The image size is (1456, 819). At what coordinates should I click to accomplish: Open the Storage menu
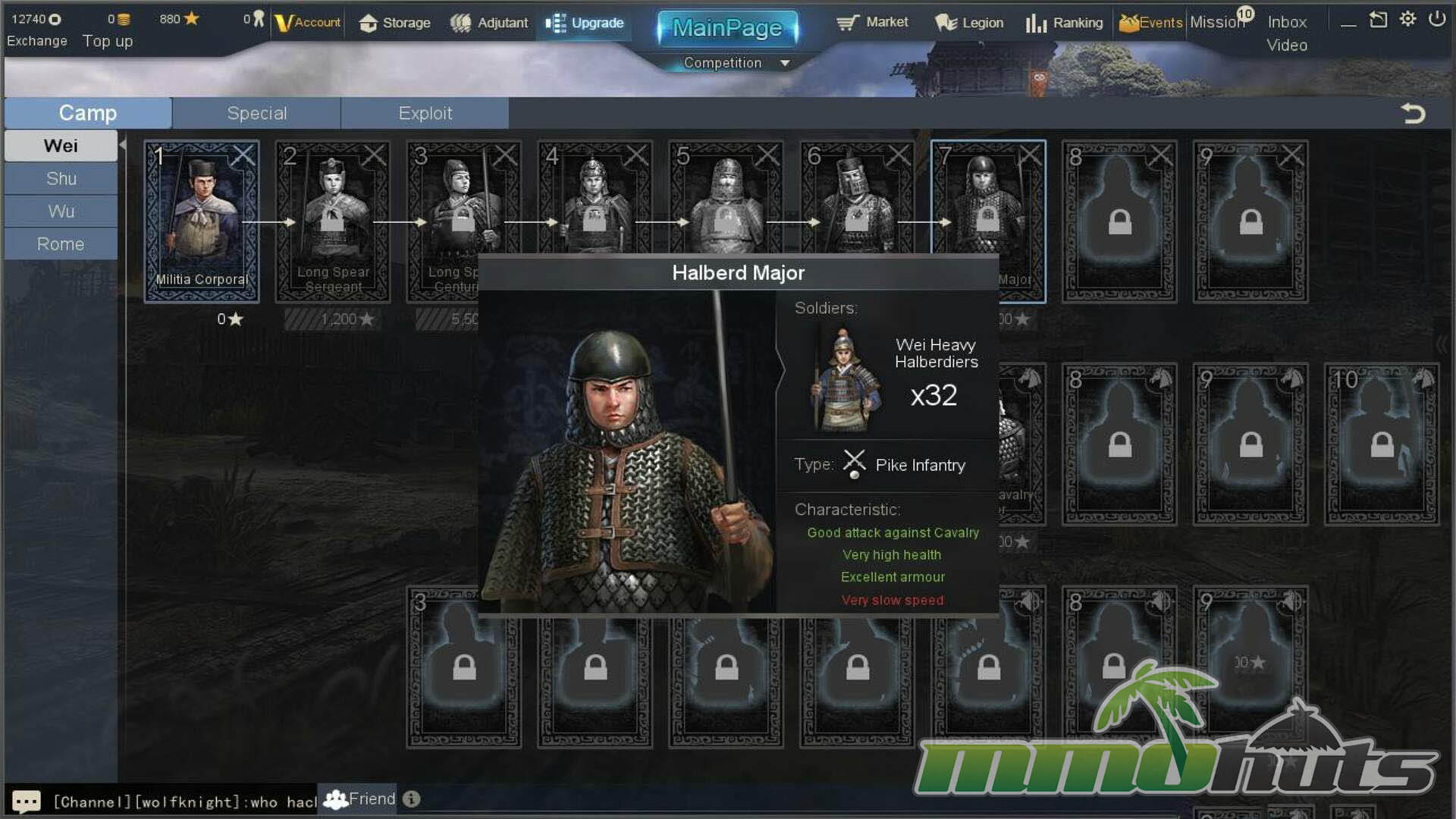(394, 23)
